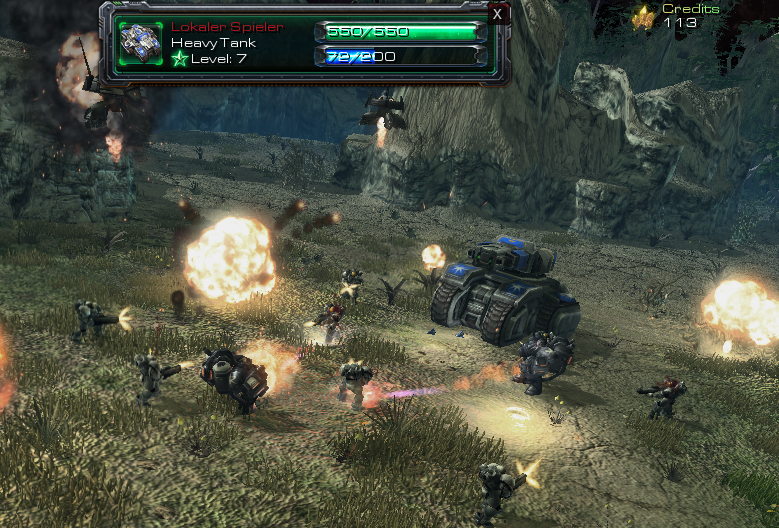The image size is (779, 528).
Task: Close the Heavy Tank info panel
Action: point(498,14)
